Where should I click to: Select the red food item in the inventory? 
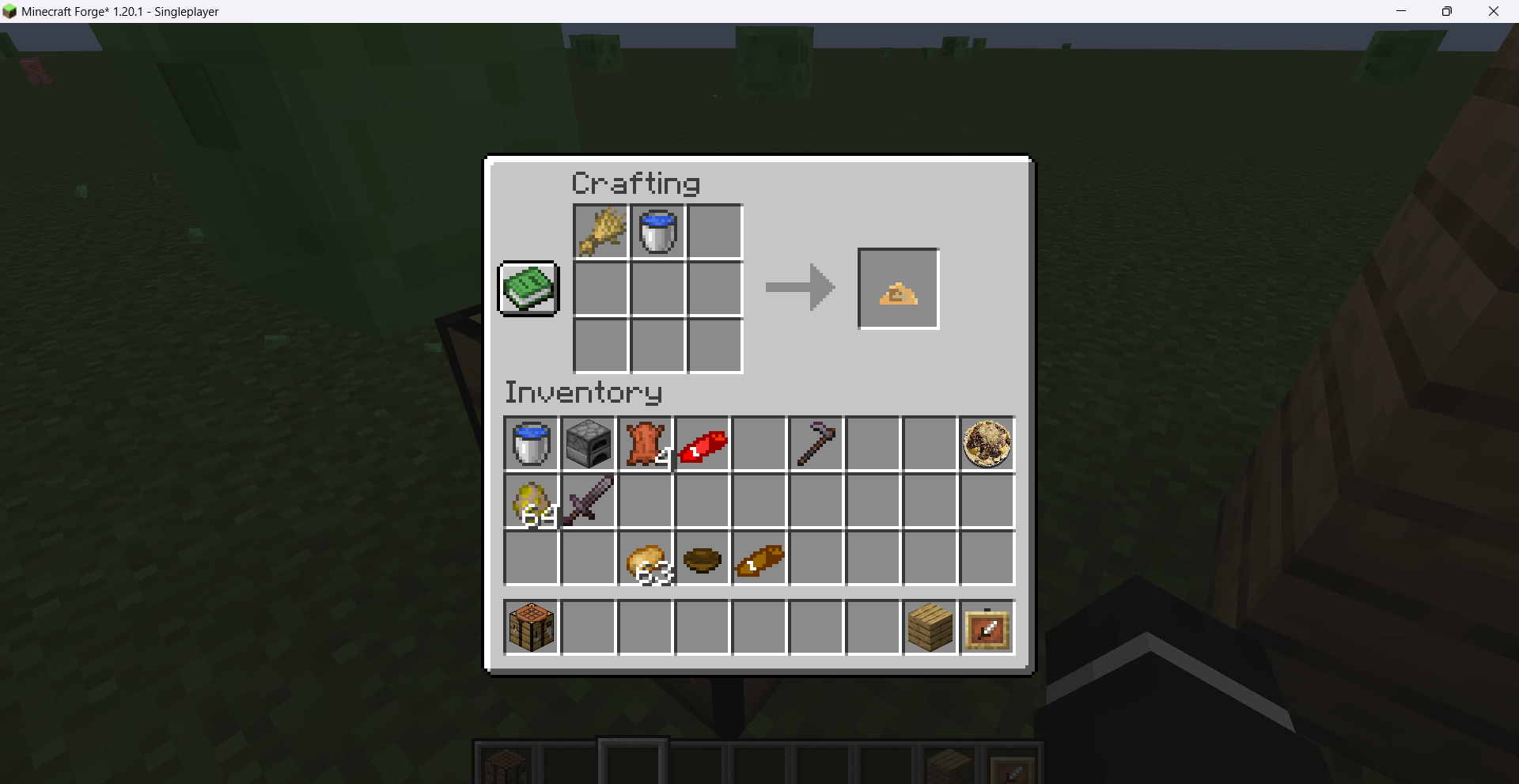click(x=703, y=444)
